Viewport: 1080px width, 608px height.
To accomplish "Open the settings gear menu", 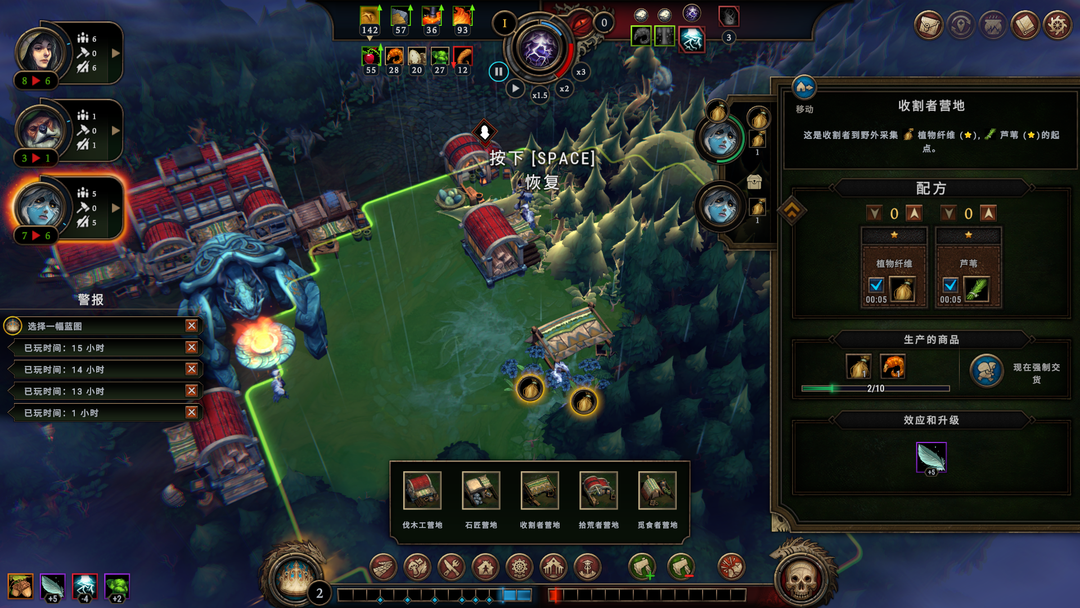I will click(1057, 25).
